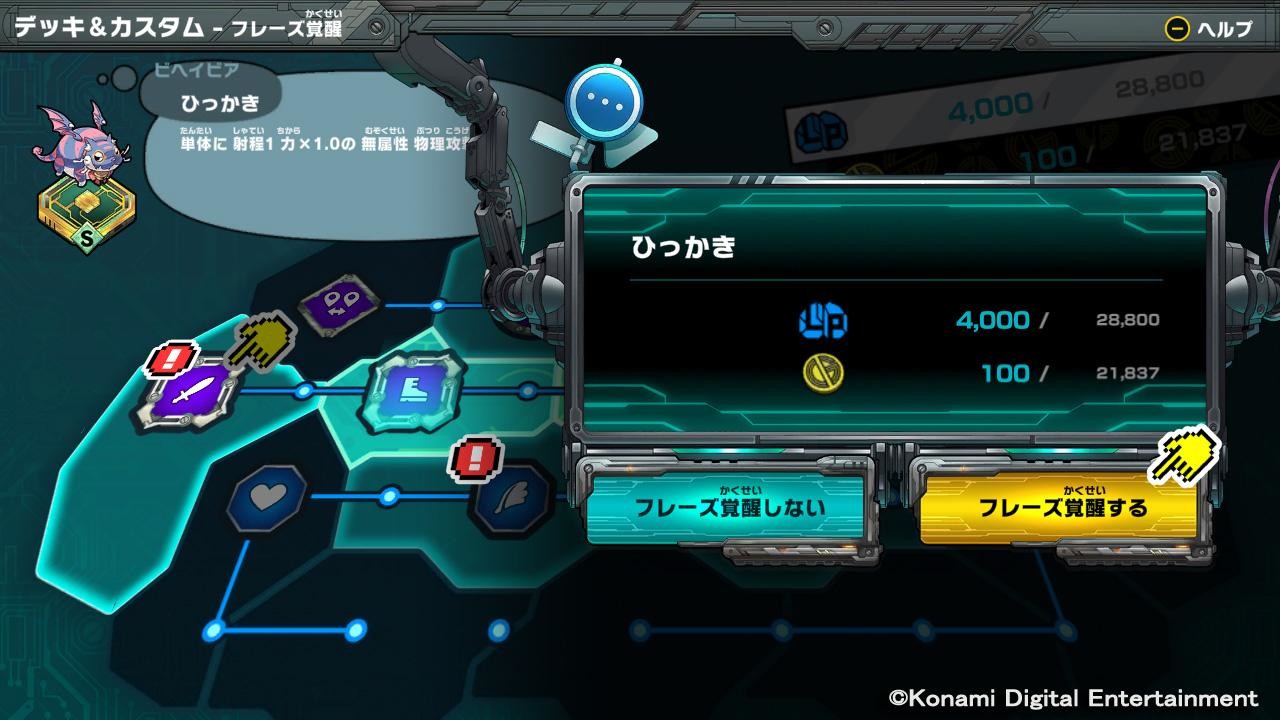Select the heart skill node
This screenshot has width=1280, height=720.
[265, 500]
